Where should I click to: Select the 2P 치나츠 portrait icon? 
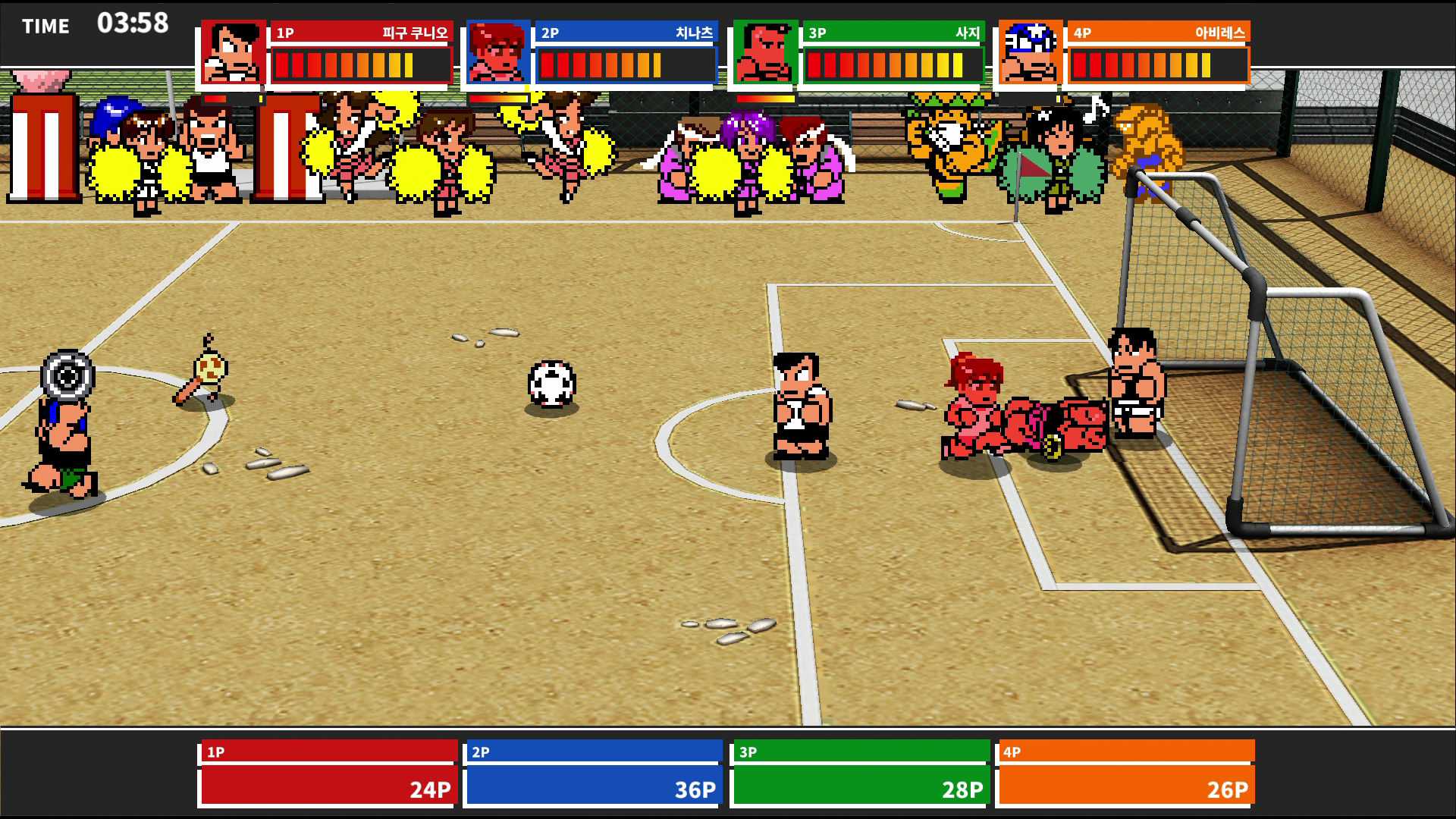pos(495,50)
